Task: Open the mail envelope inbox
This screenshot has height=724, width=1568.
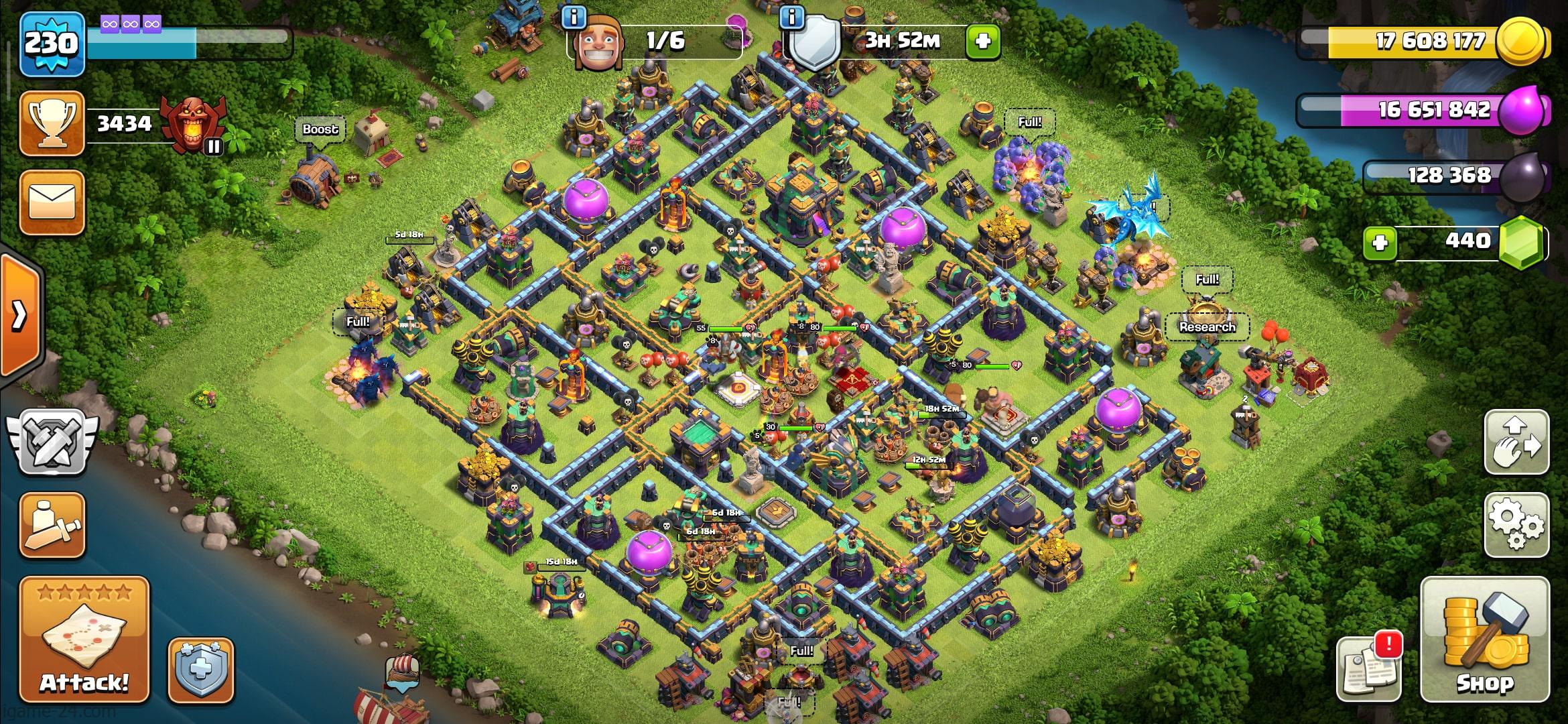Action: click(52, 202)
